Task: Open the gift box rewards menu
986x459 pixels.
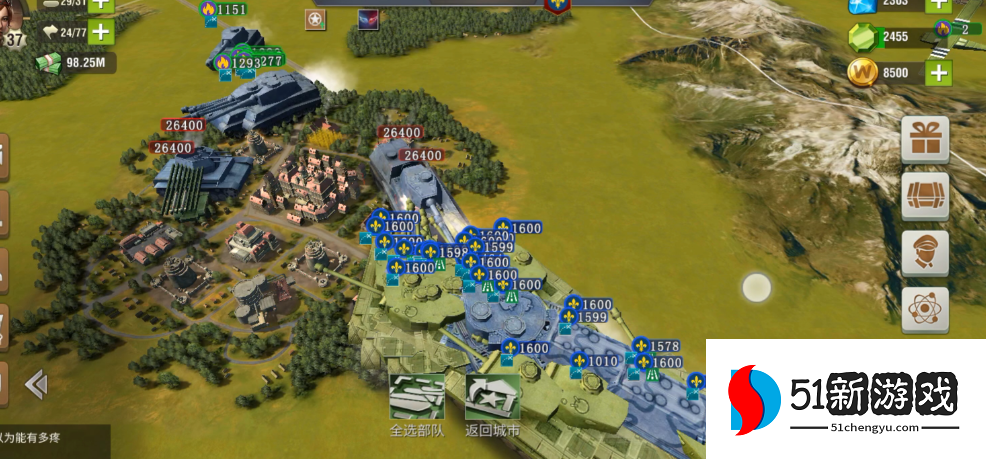Action: tap(925, 139)
